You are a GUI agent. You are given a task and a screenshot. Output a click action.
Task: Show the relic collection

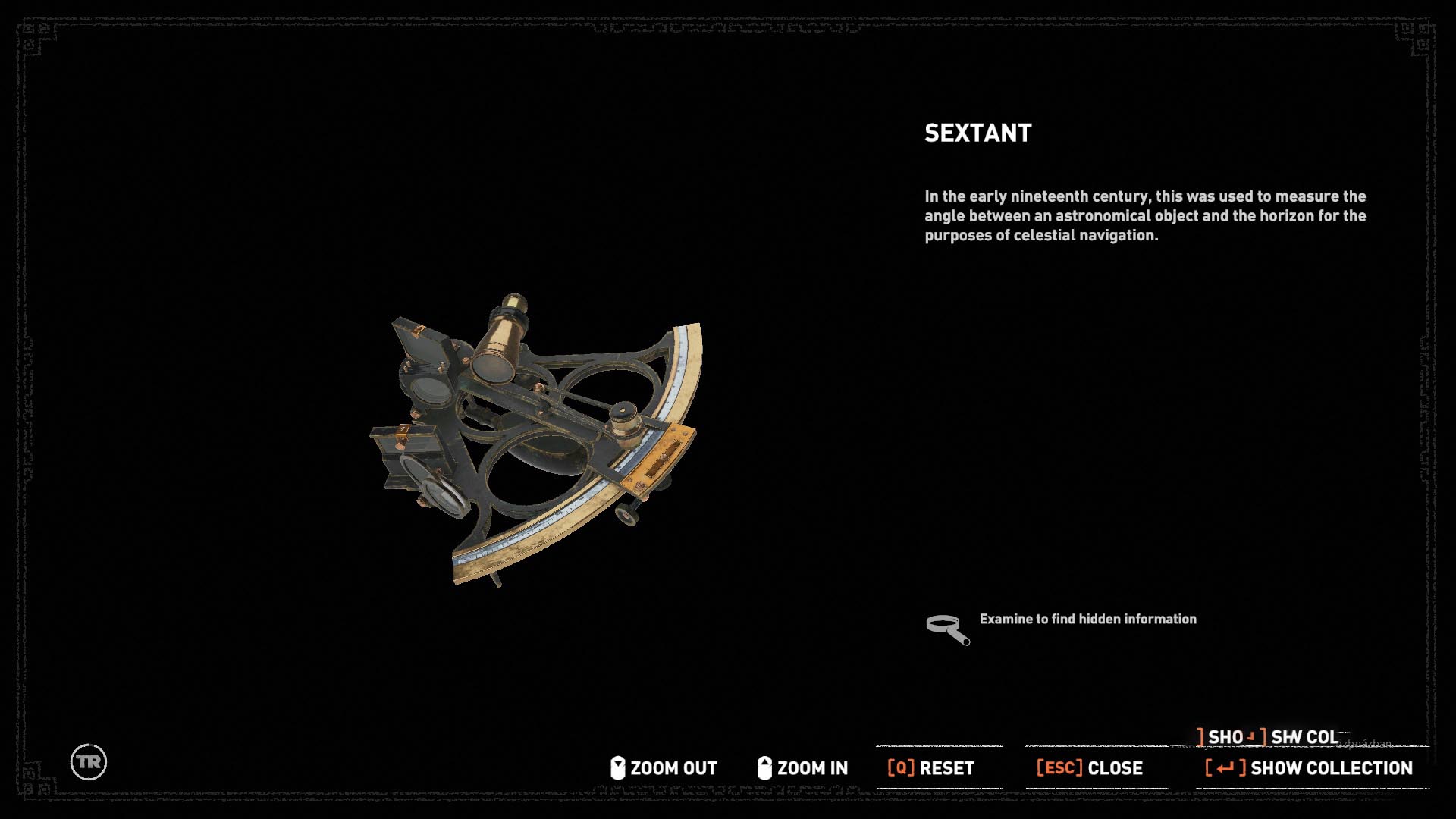click(x=1310, y=768)
